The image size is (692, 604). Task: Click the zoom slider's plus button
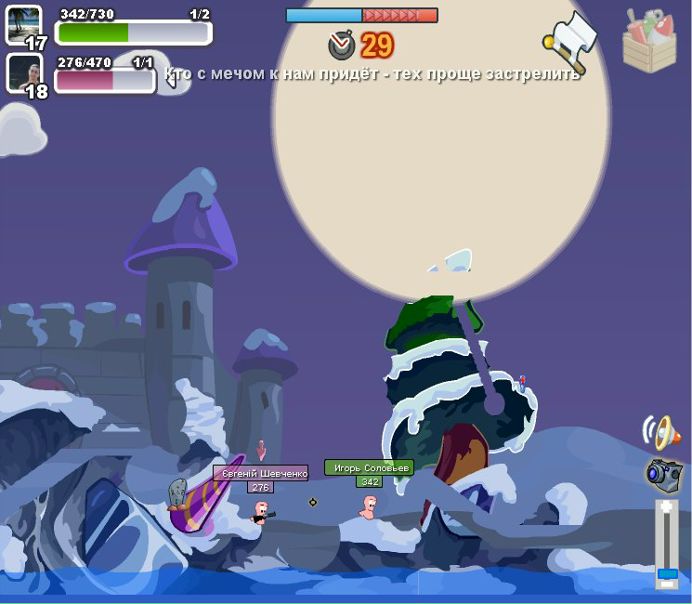coord(666,507)
